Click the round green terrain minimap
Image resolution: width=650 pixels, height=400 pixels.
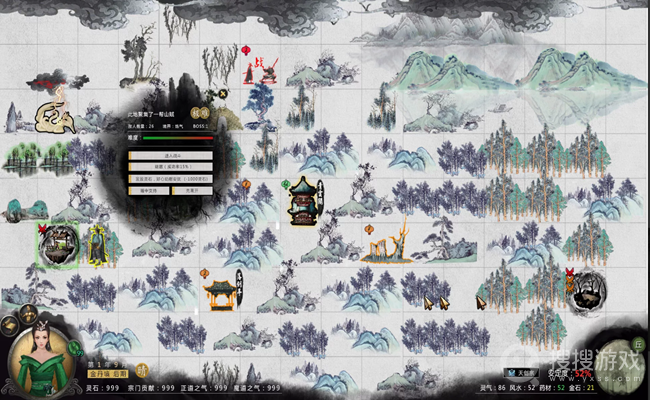click(614, 358)
